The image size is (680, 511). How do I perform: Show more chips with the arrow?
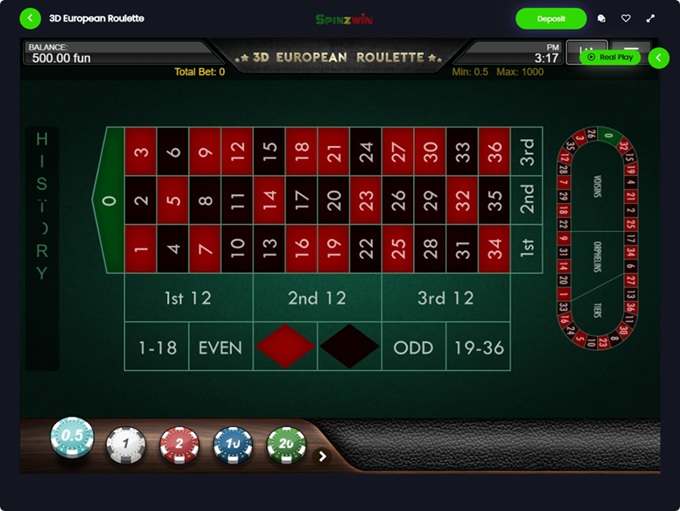pos(322,456)
